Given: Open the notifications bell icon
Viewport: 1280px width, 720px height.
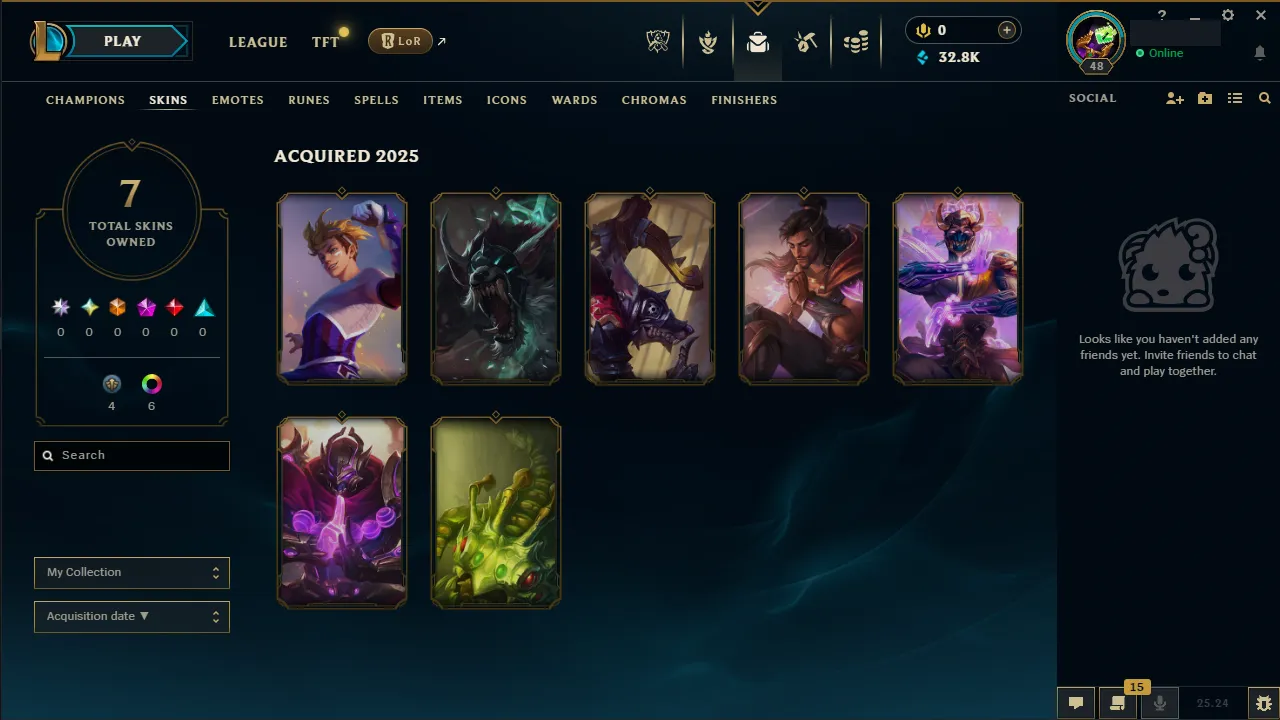Looking at the screenshot, I should (x=1260, y=52).
